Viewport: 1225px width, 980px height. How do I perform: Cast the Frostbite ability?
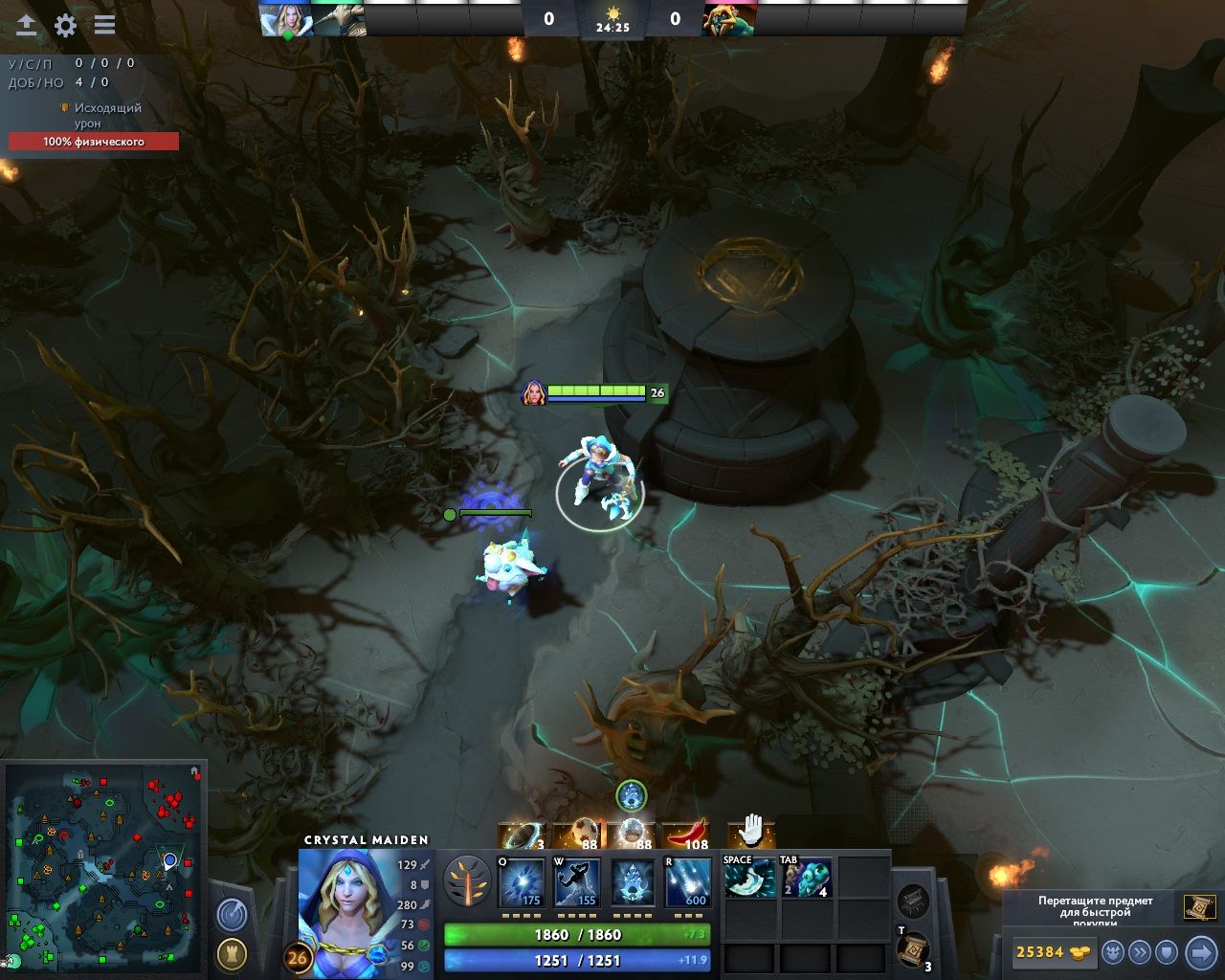578,882
